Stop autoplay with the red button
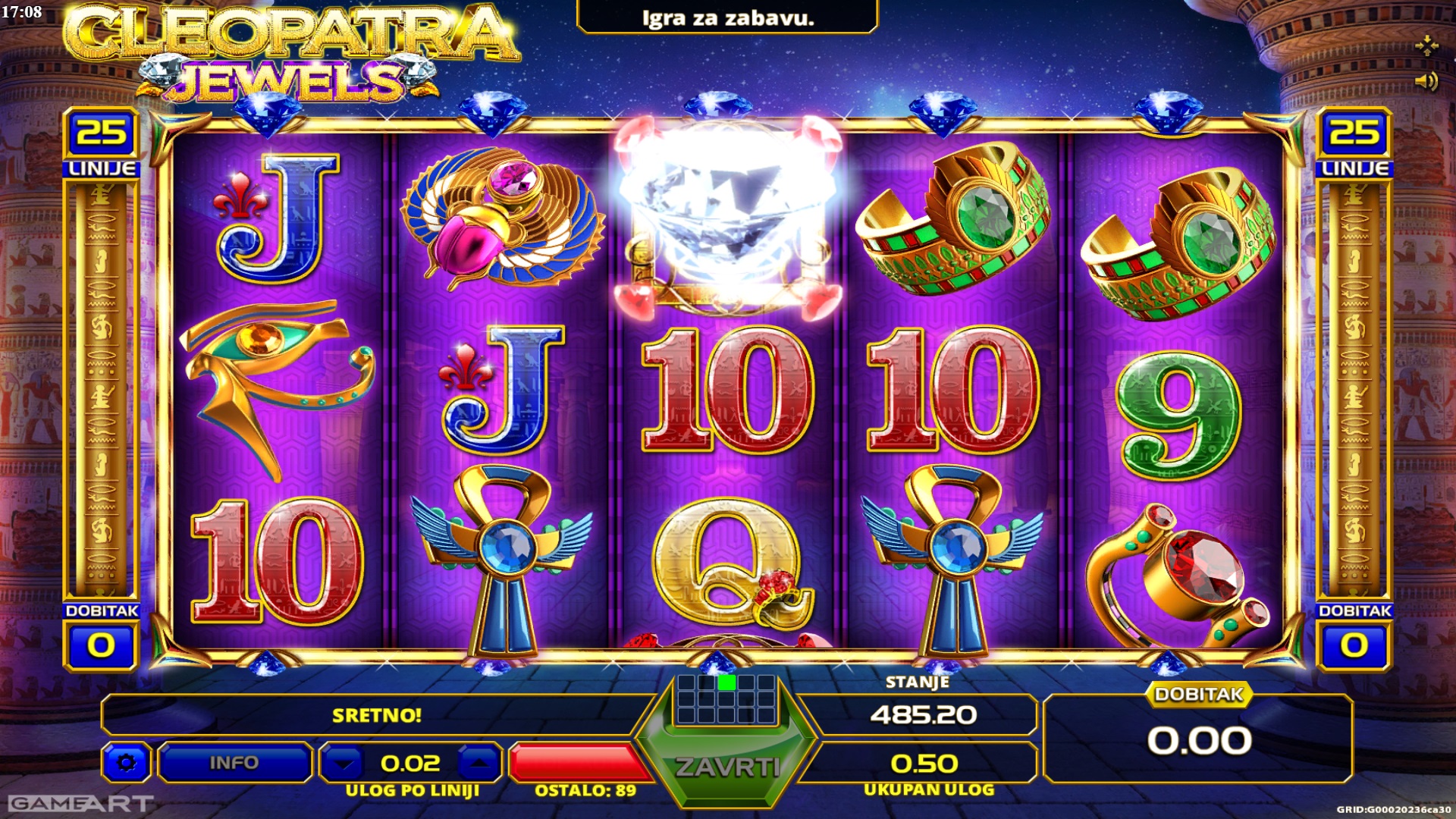The height and width of the screenshot is (819, 1456). [576, 761]
